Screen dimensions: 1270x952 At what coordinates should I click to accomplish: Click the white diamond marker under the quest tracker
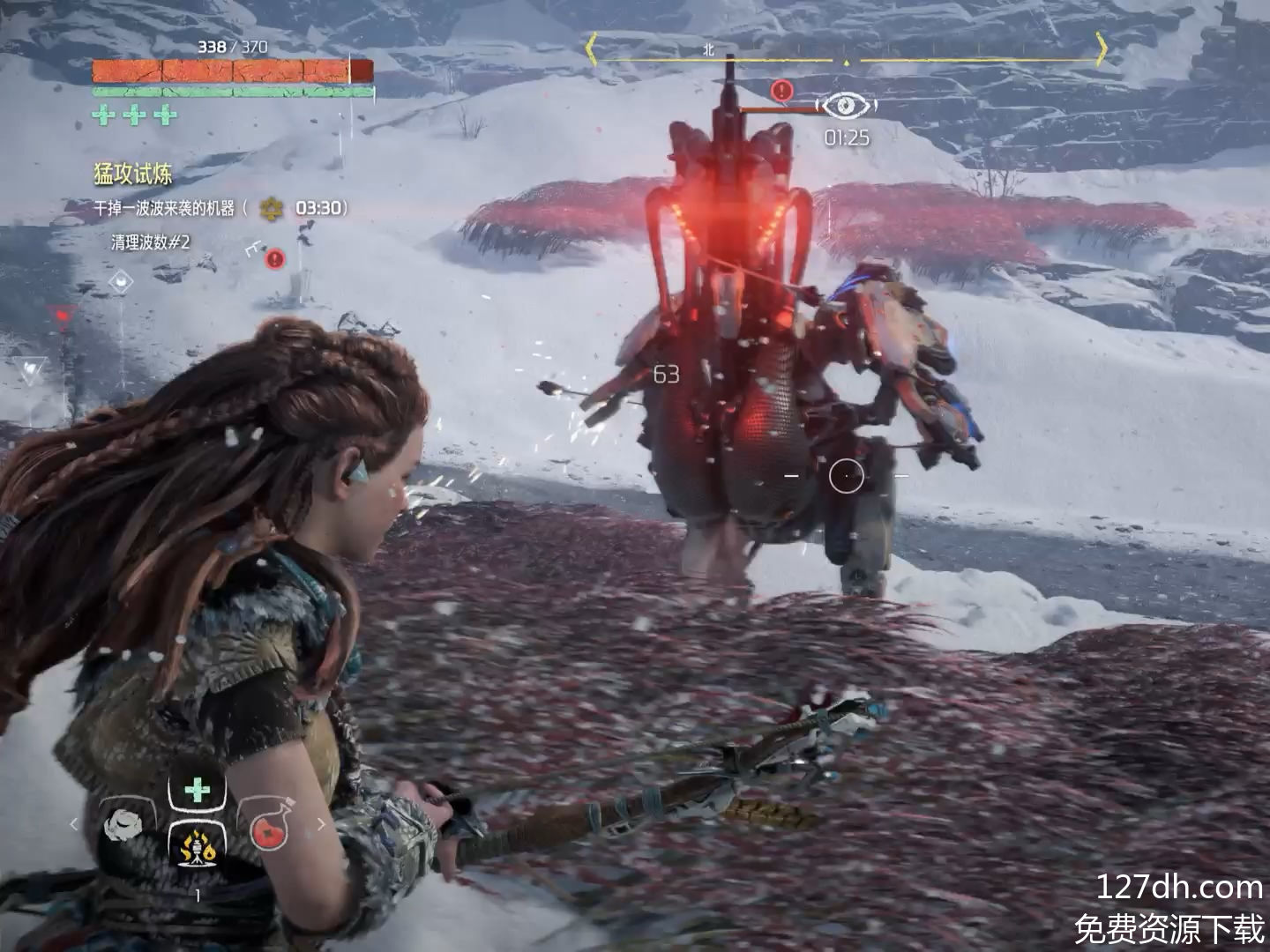[121, 282]
